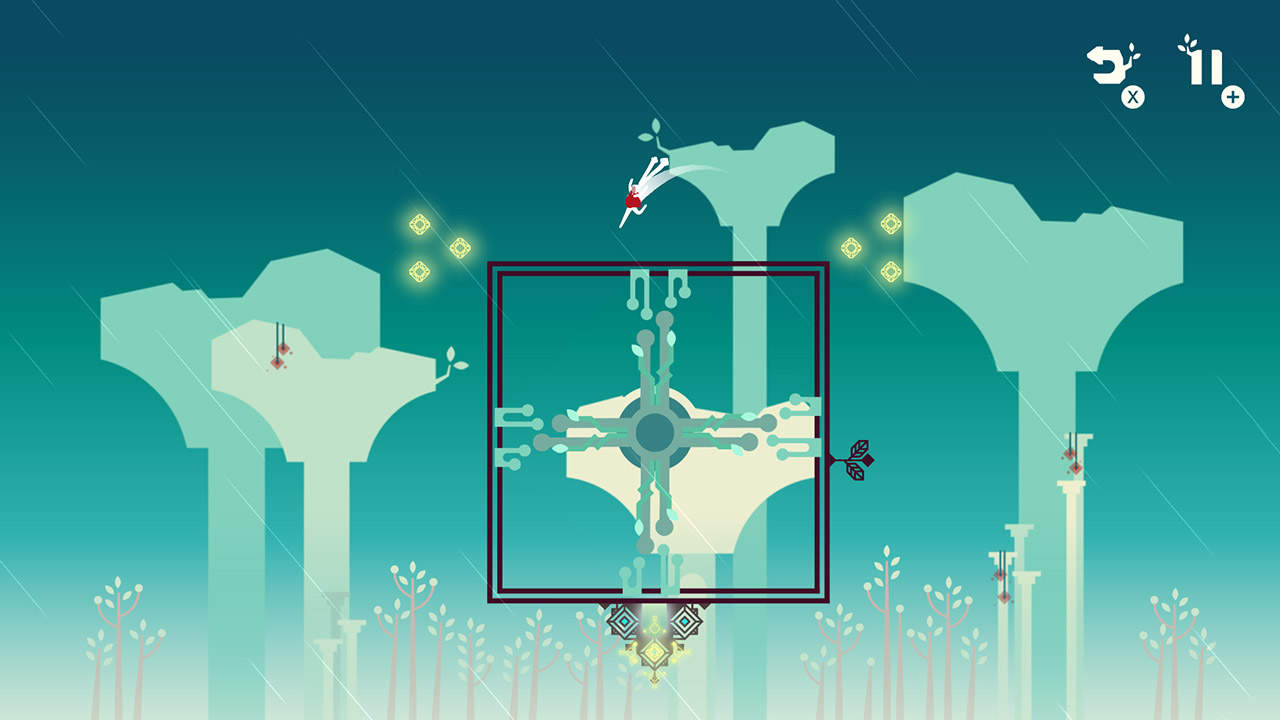Click the red flower marker on the left cliff
The image size is (1280, 720).
[282, 356]
